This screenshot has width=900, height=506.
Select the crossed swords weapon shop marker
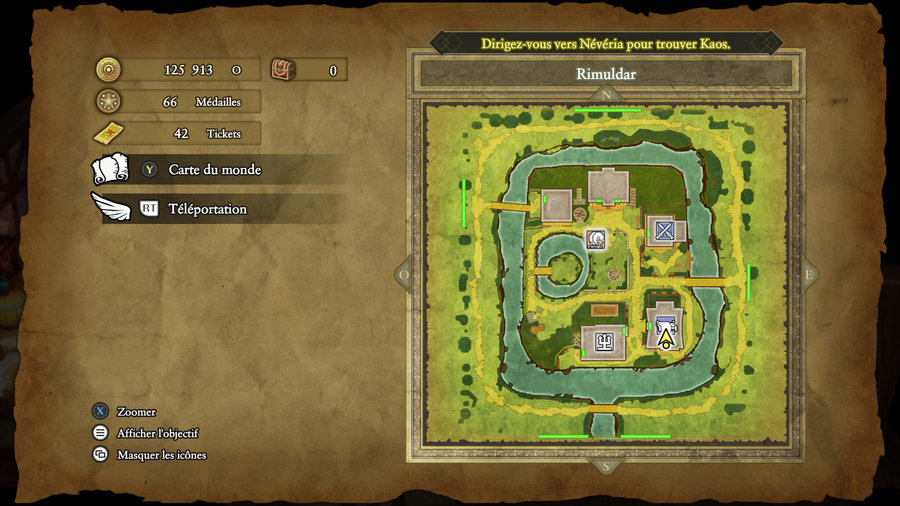click(665, 231)
